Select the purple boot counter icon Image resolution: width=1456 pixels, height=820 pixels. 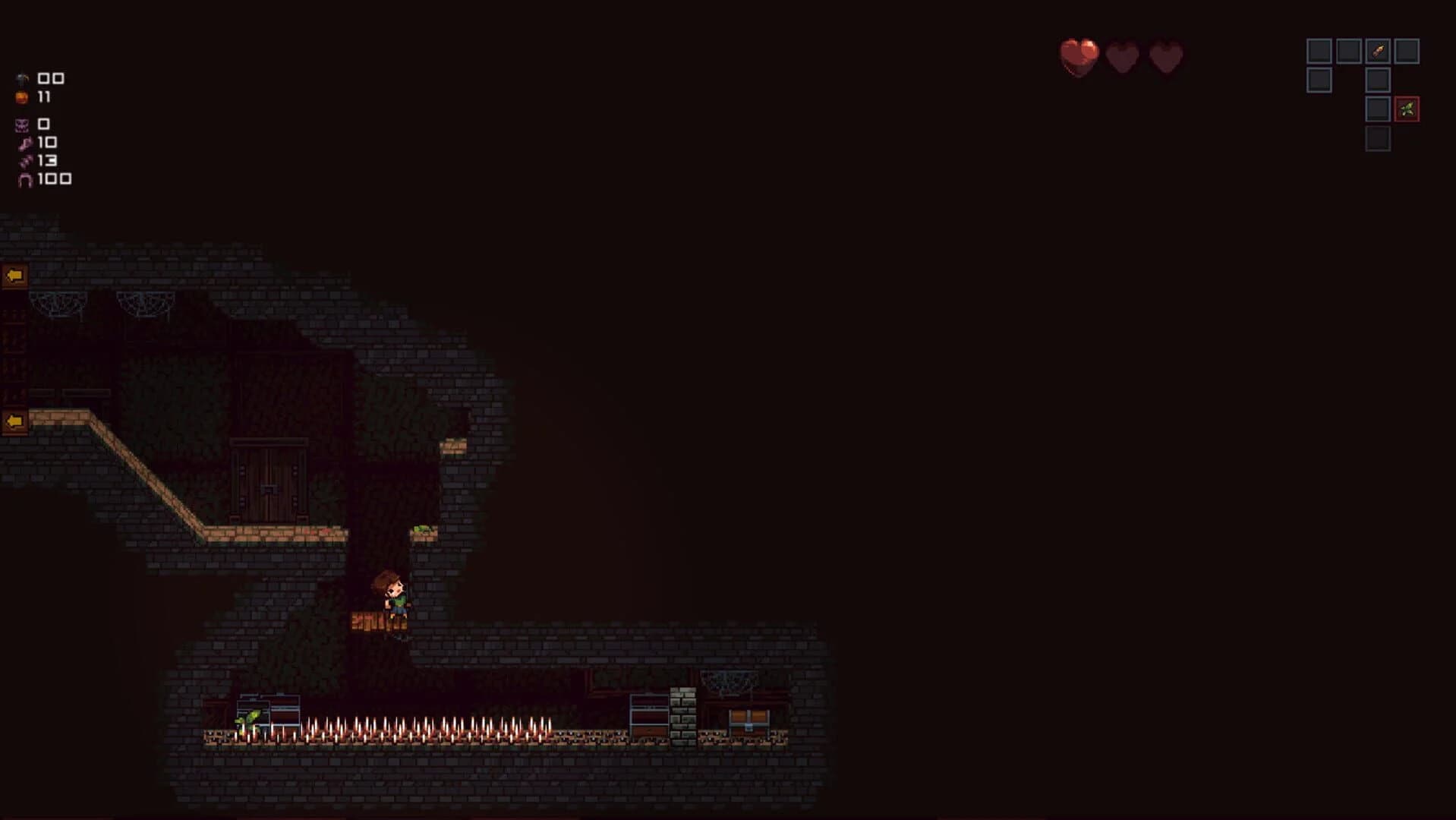24,143
